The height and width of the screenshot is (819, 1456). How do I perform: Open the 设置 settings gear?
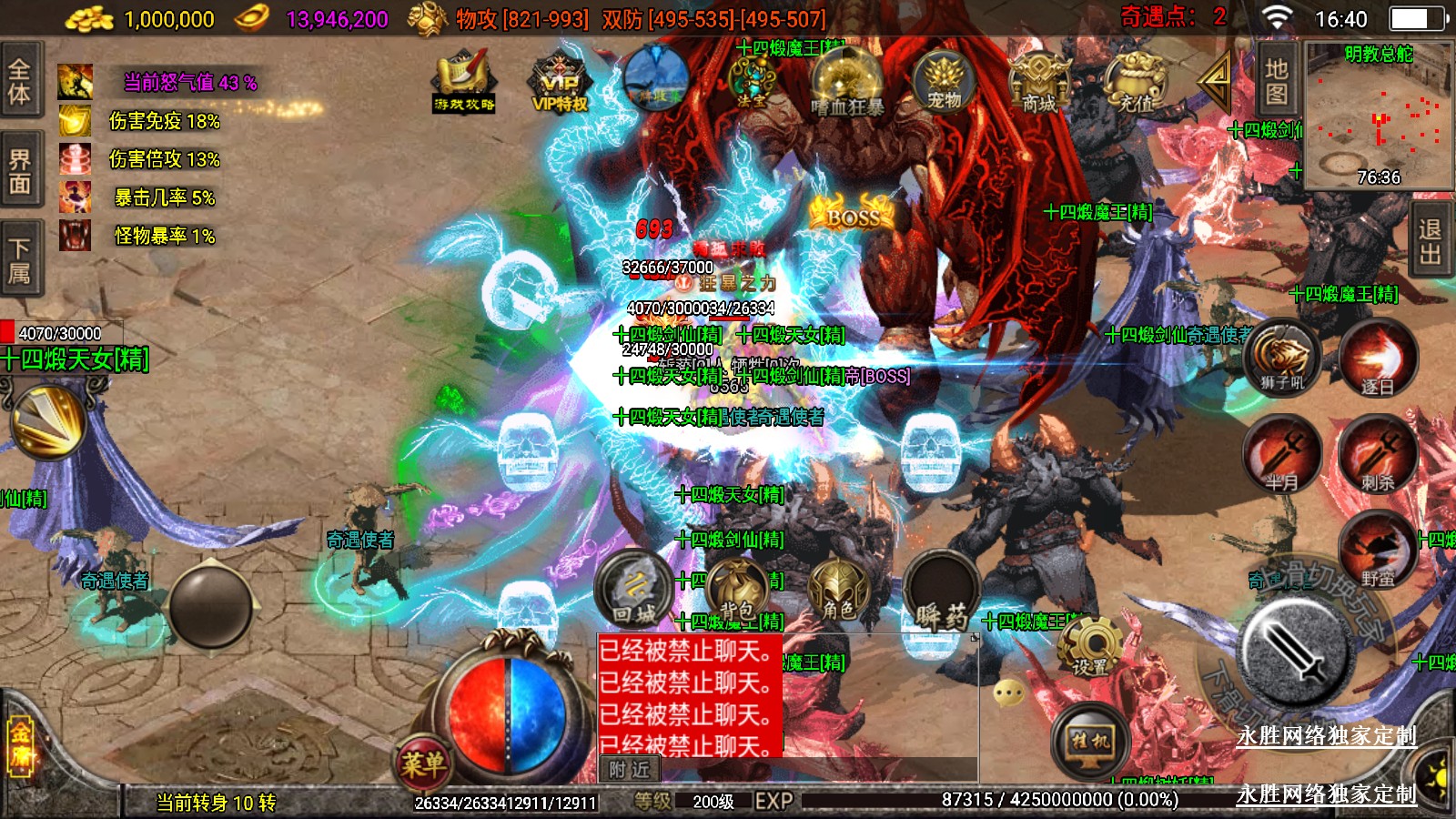coord(1089,646)
